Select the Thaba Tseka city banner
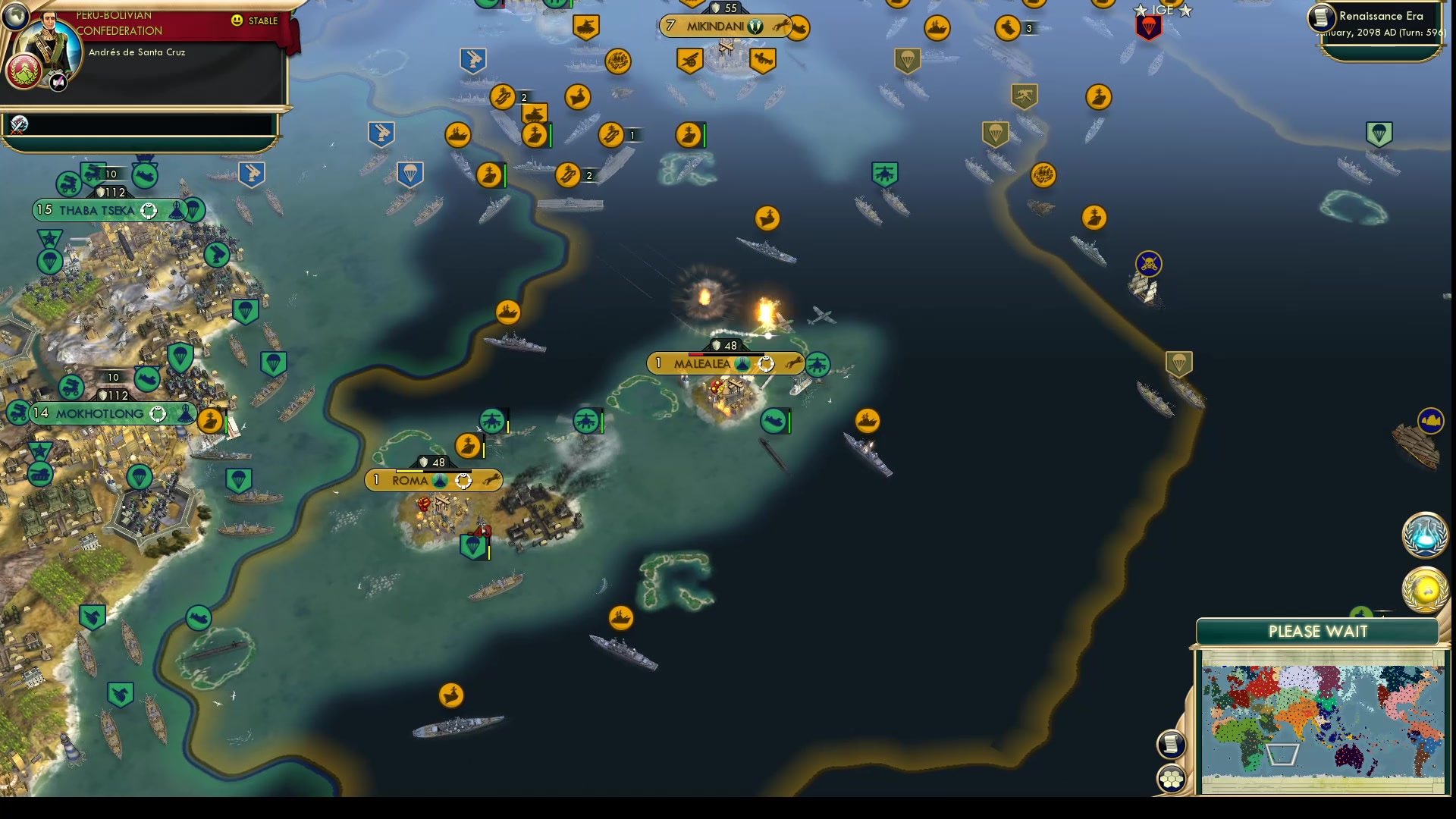Viewport: 1456px width, 819px height. [x=95, y=210]
